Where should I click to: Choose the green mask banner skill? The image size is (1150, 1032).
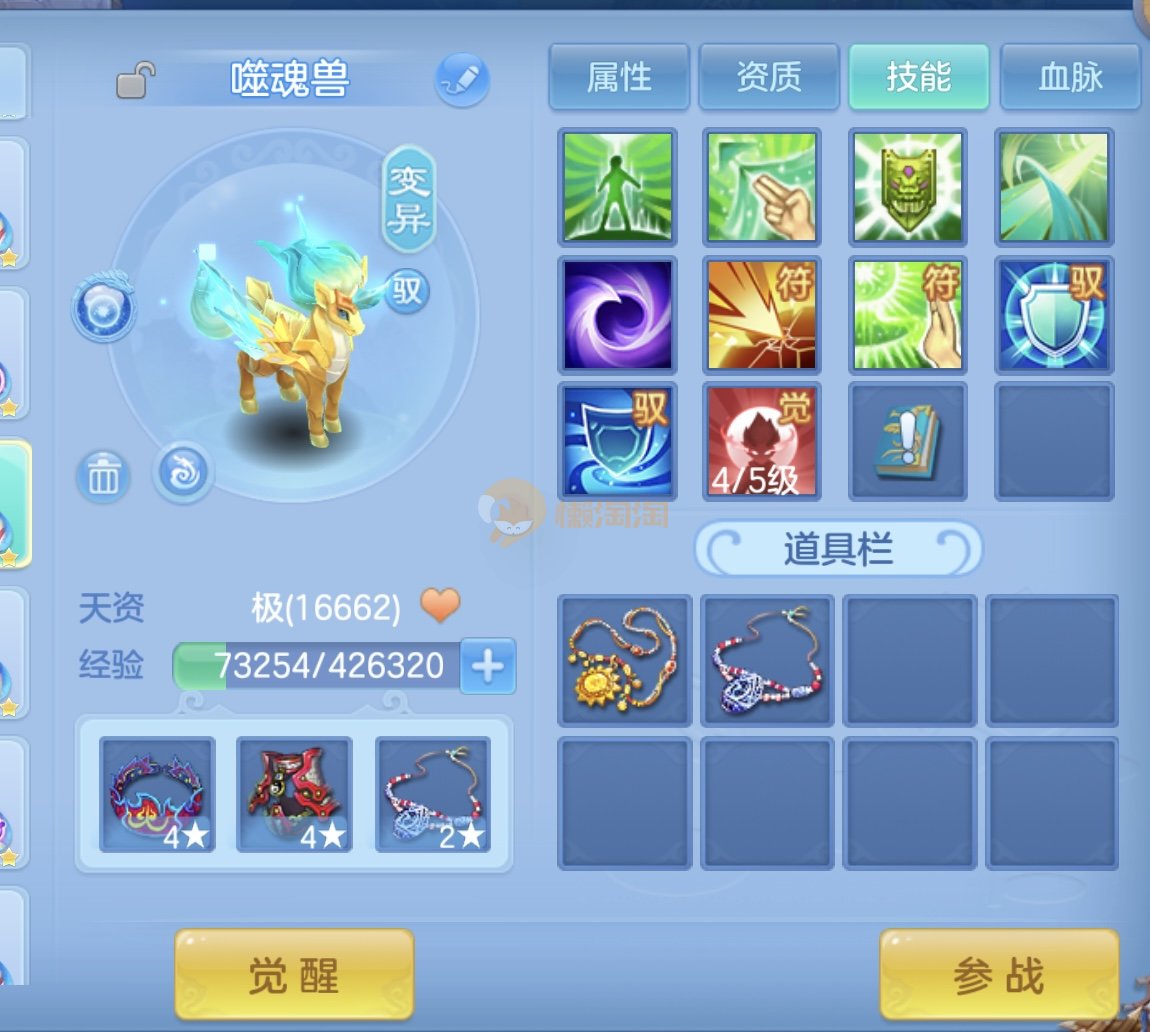pos(908,187)
